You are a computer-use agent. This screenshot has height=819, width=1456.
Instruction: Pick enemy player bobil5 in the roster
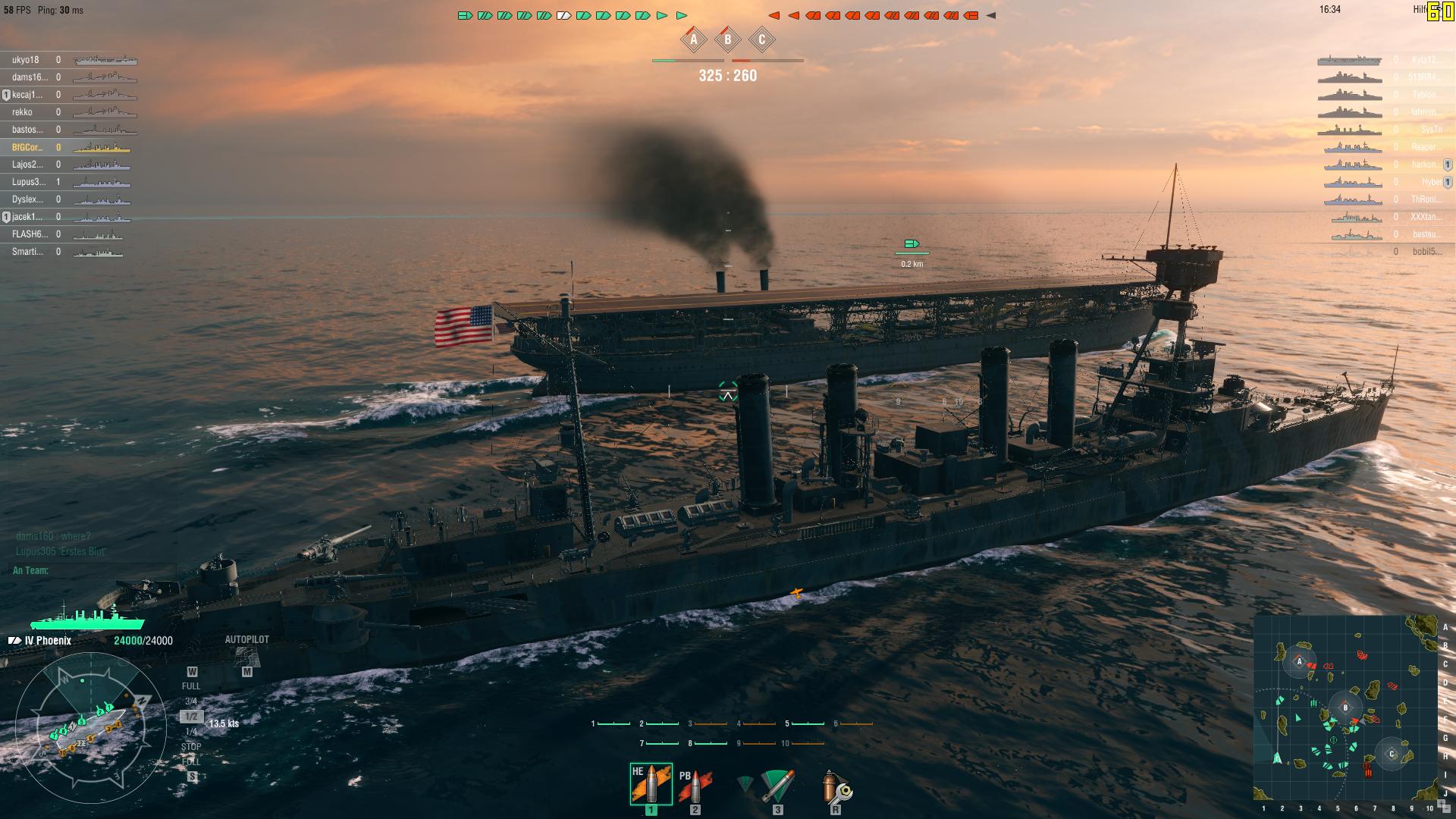pyautogui.click(x=1426, y=252)
